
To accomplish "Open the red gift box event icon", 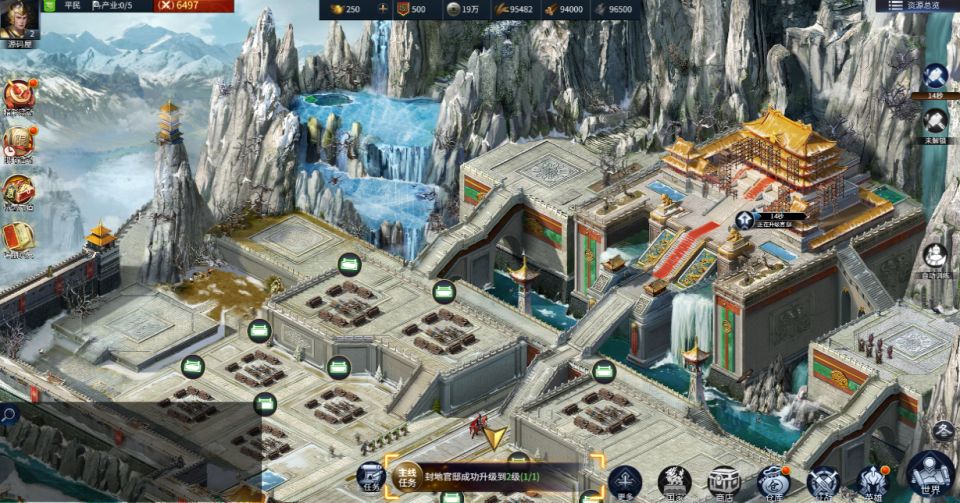I will coord(17,190).
